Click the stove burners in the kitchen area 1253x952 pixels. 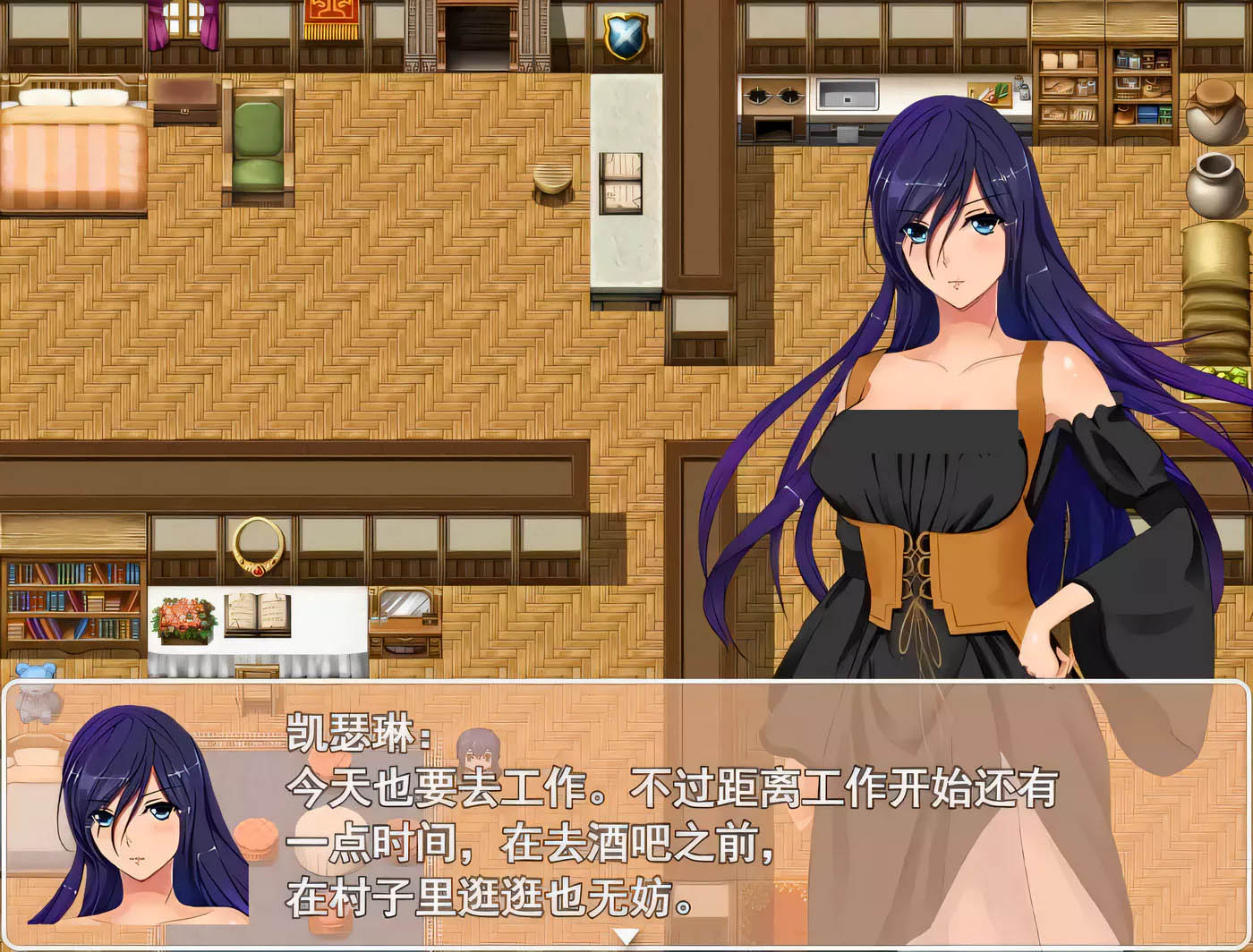tap(775, 94)
